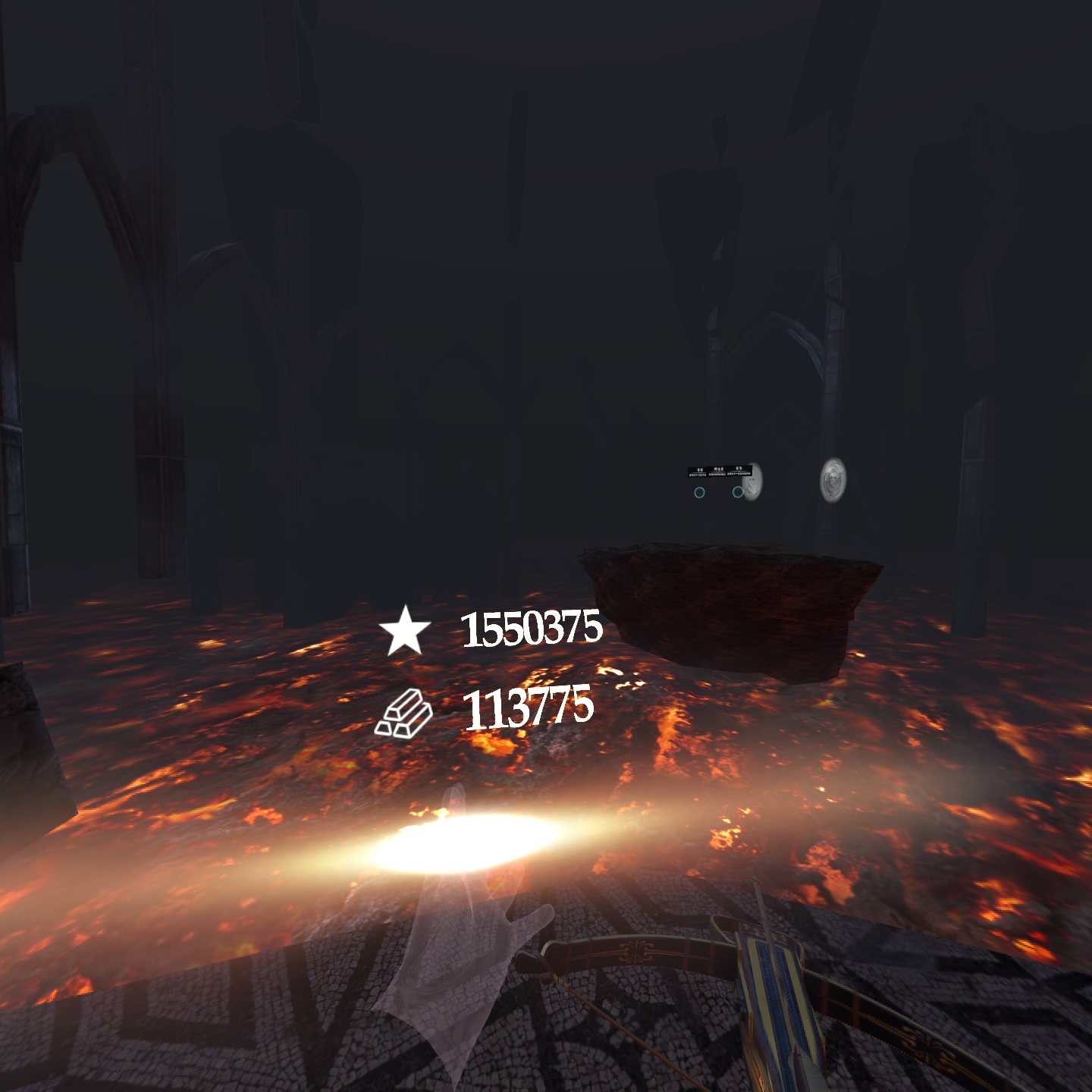This screenshot has height=1092, width=1092.
Task: Activate the left cyan teleport ring
Action: coord(699,491)
